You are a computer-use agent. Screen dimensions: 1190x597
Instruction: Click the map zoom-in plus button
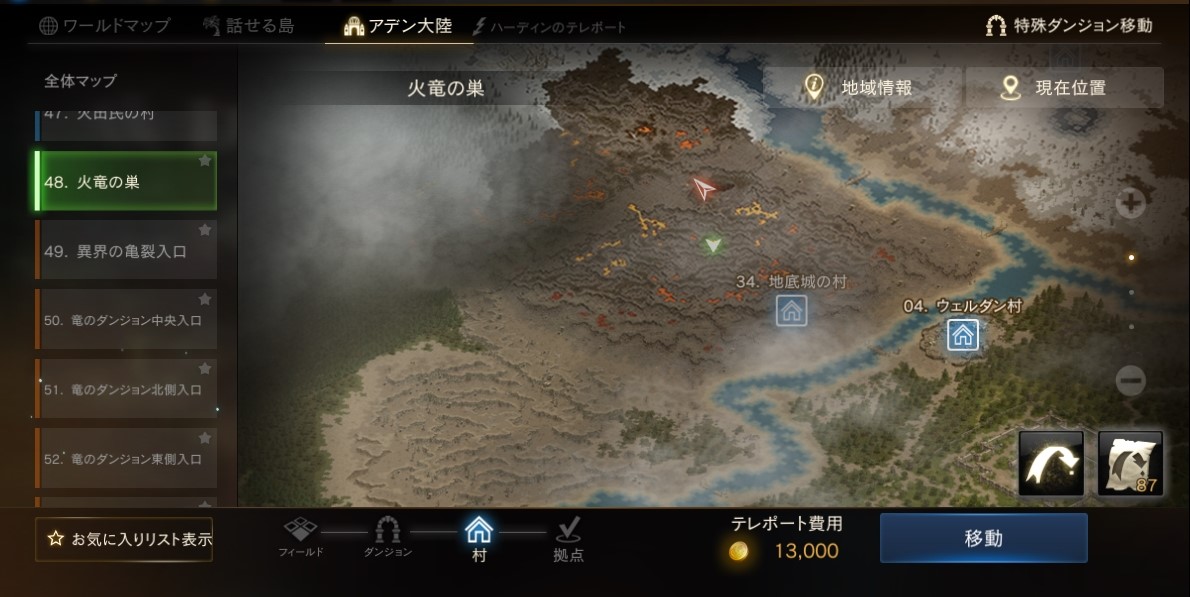(1131, 204)
